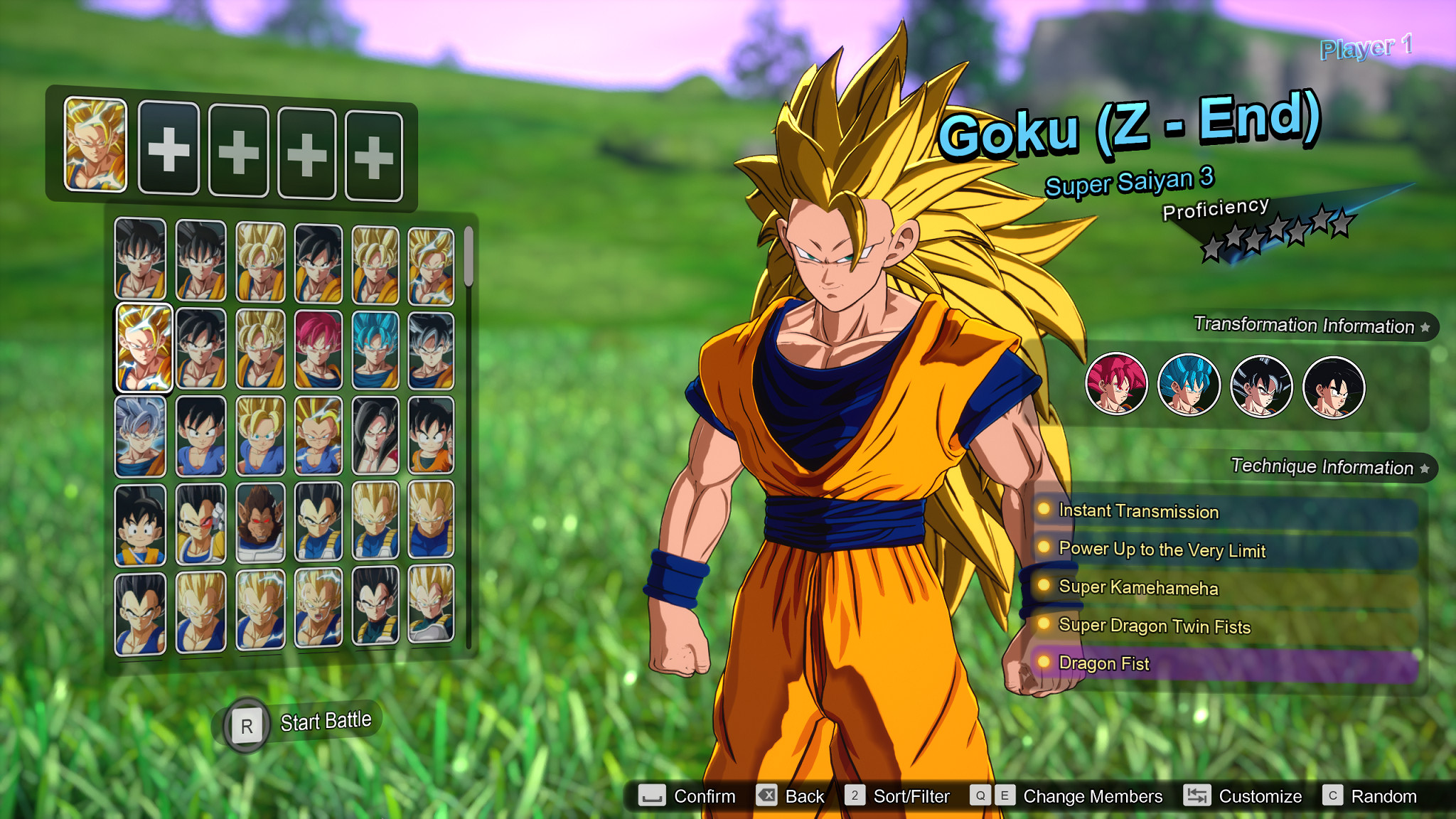
Task: Select Vegeta wearing a scouter in roster
Action: pyautogui.click(x=200, y=524)
